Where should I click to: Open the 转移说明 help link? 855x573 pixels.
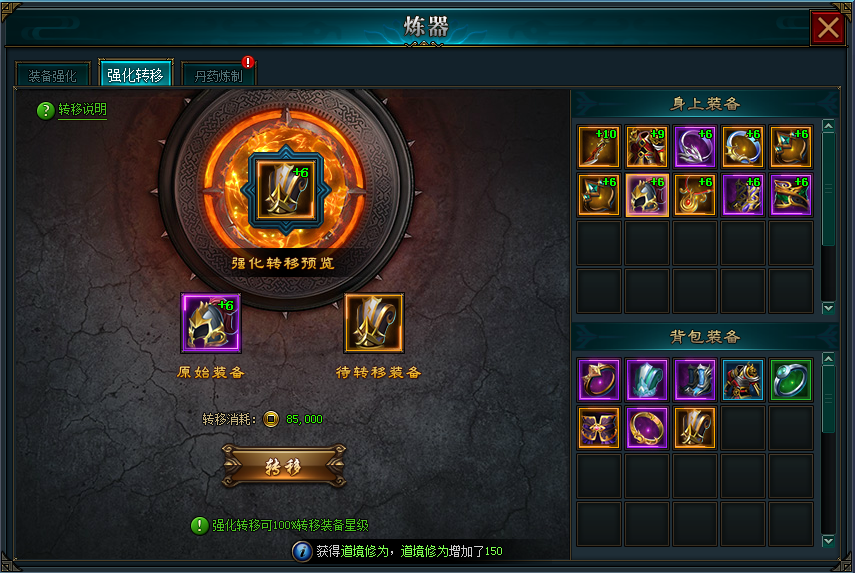pos(81,110)
